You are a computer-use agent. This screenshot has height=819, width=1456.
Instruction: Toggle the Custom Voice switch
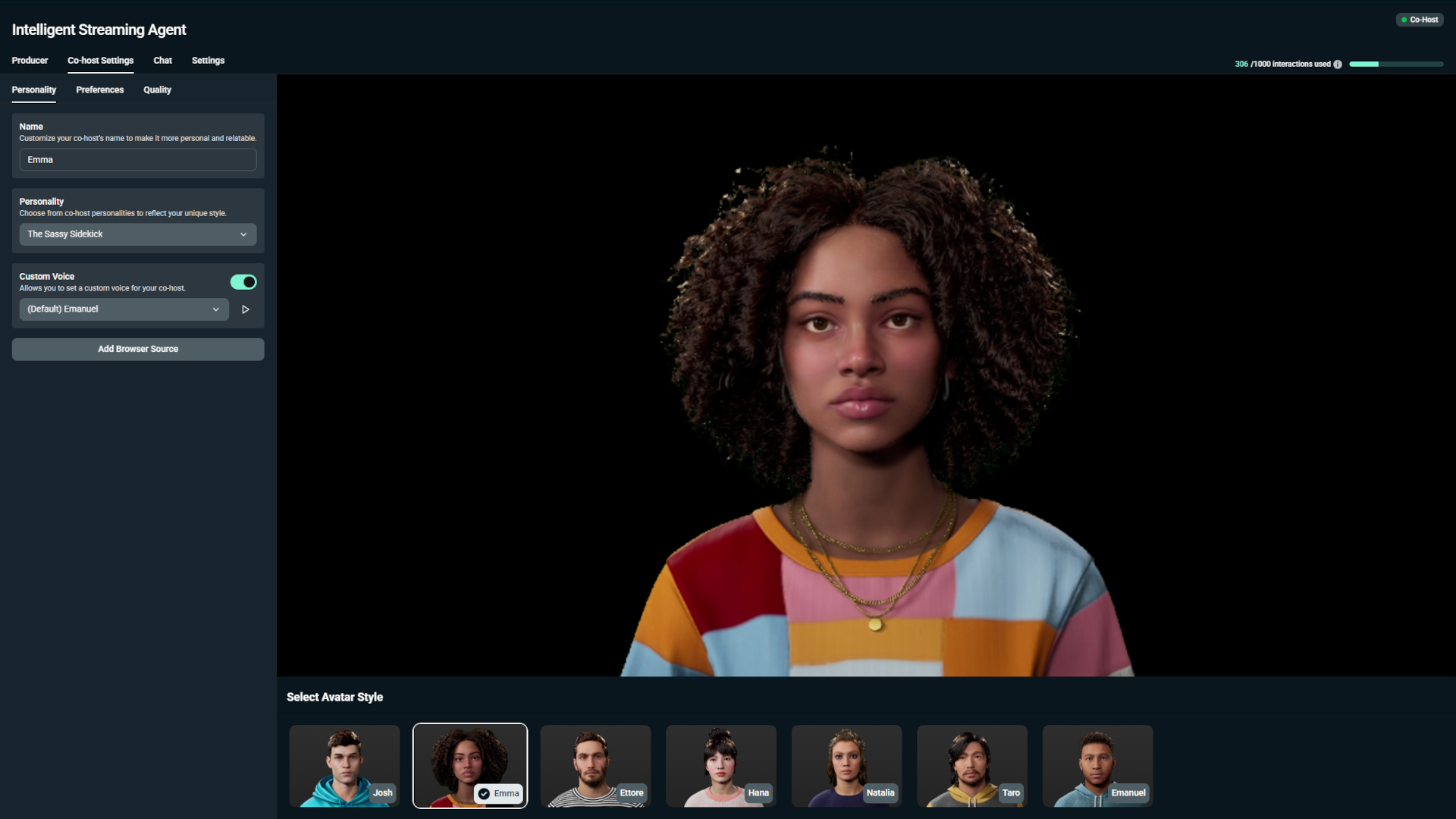pyautogui.click(x=243, y=282)
